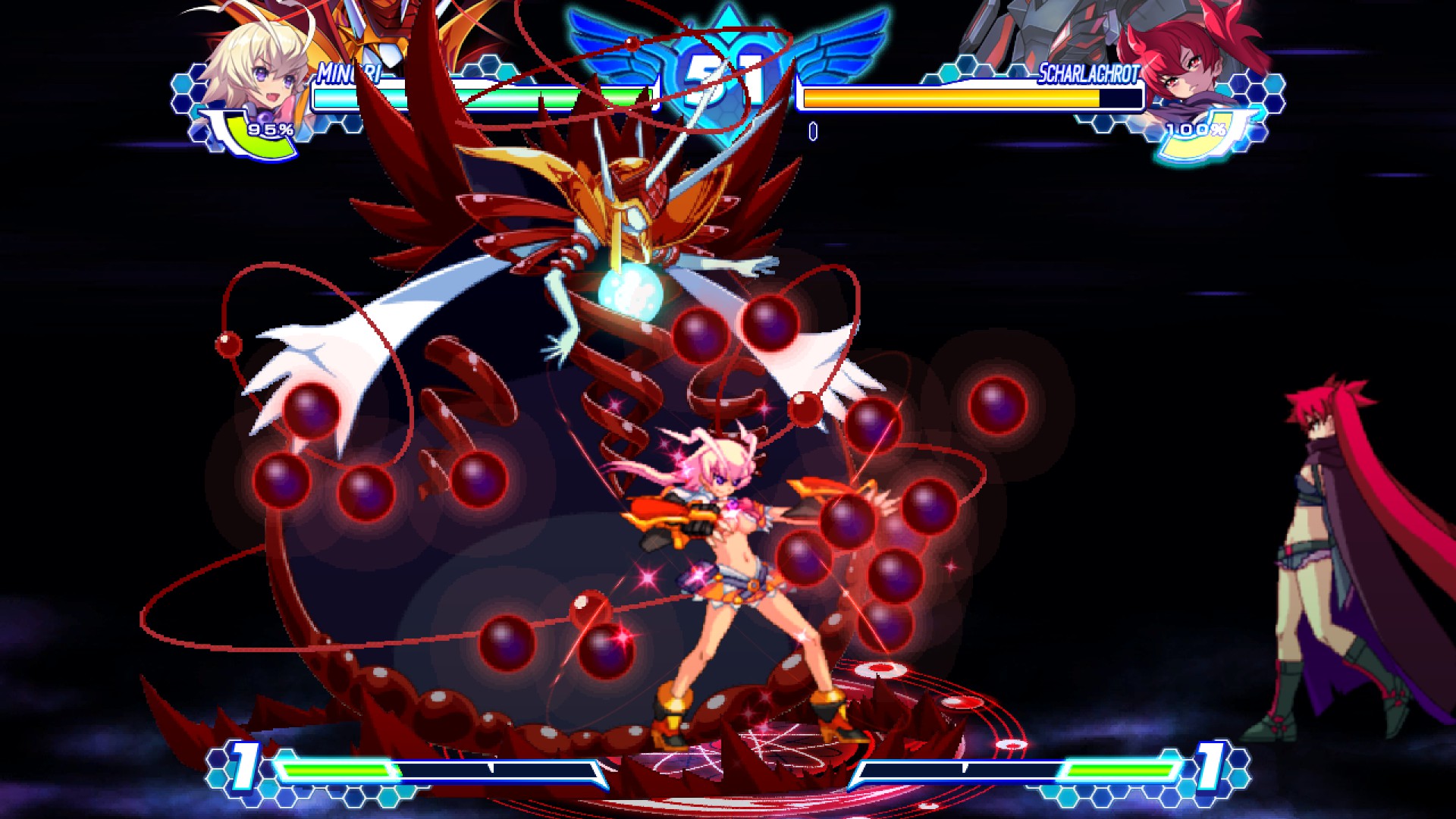This screenshot has width=1456, height=819.
Task: Toggle Scharlachrot's 100% arcana gauge
Action: click(1198, 131)
